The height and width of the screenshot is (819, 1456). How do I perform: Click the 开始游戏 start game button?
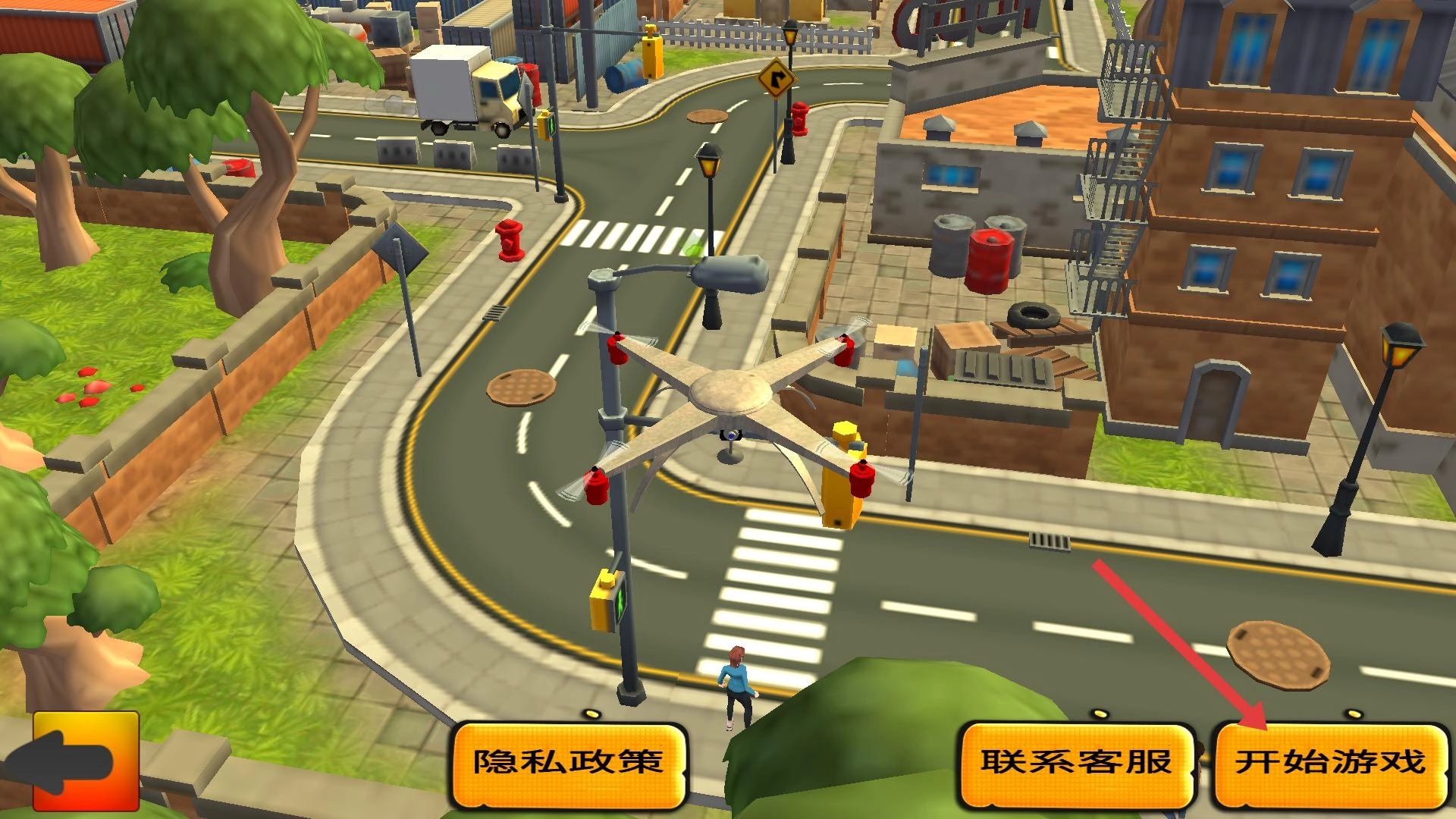pyautogui.click(x=1331, y=763)
